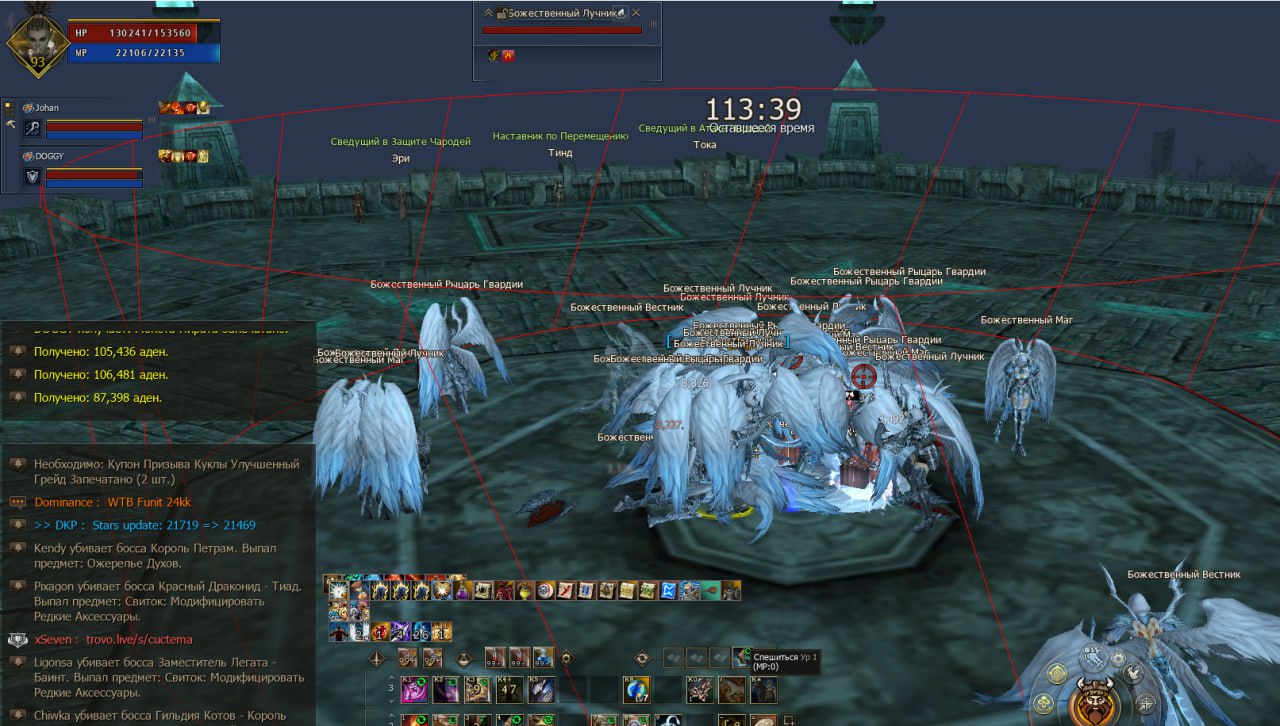1280x726 pixels.
Task: Use the hotbar slot showing number 47
Action: click(x=510, y=689)
